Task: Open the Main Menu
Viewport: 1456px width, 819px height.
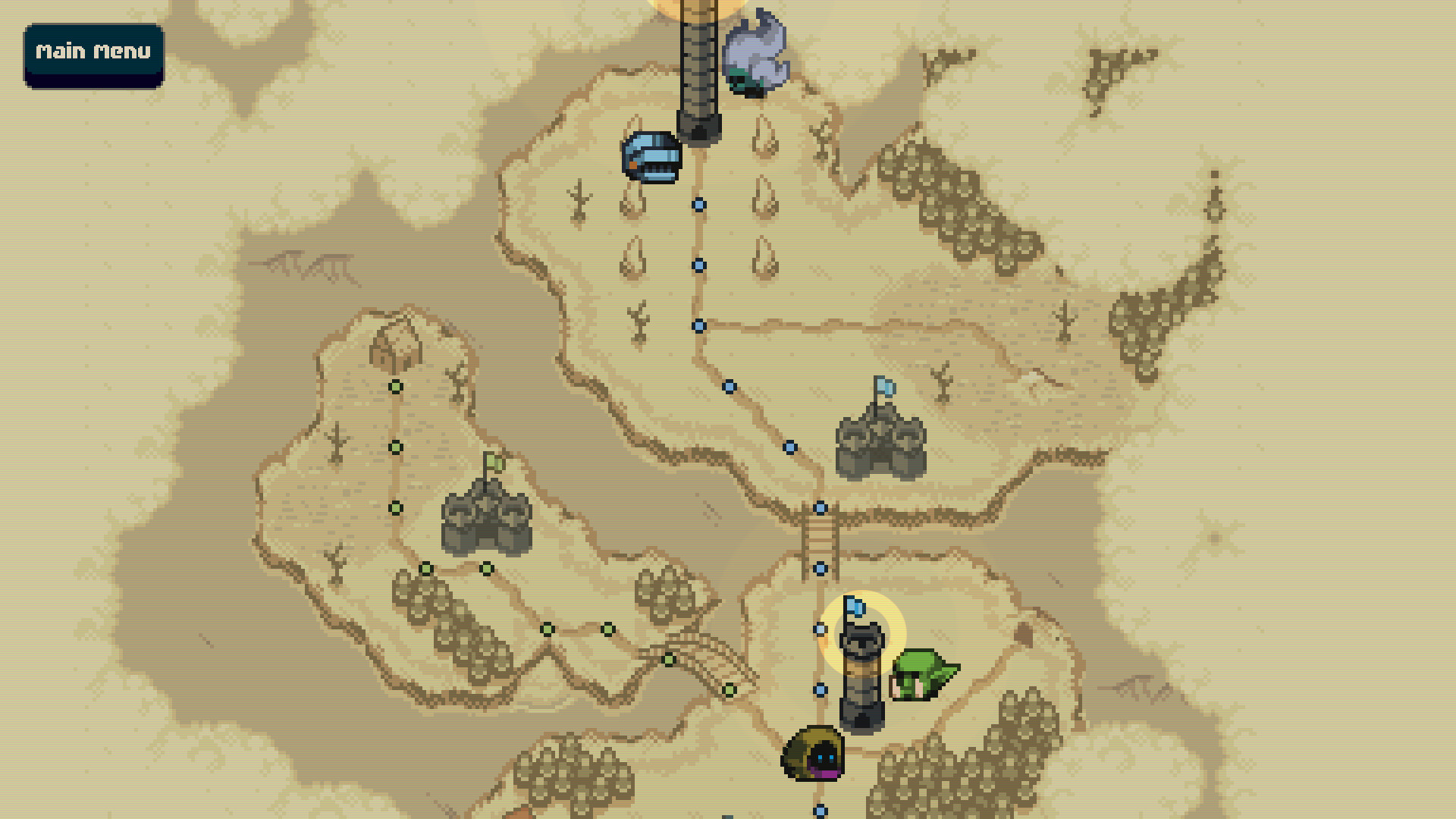Action: [93, 52]
